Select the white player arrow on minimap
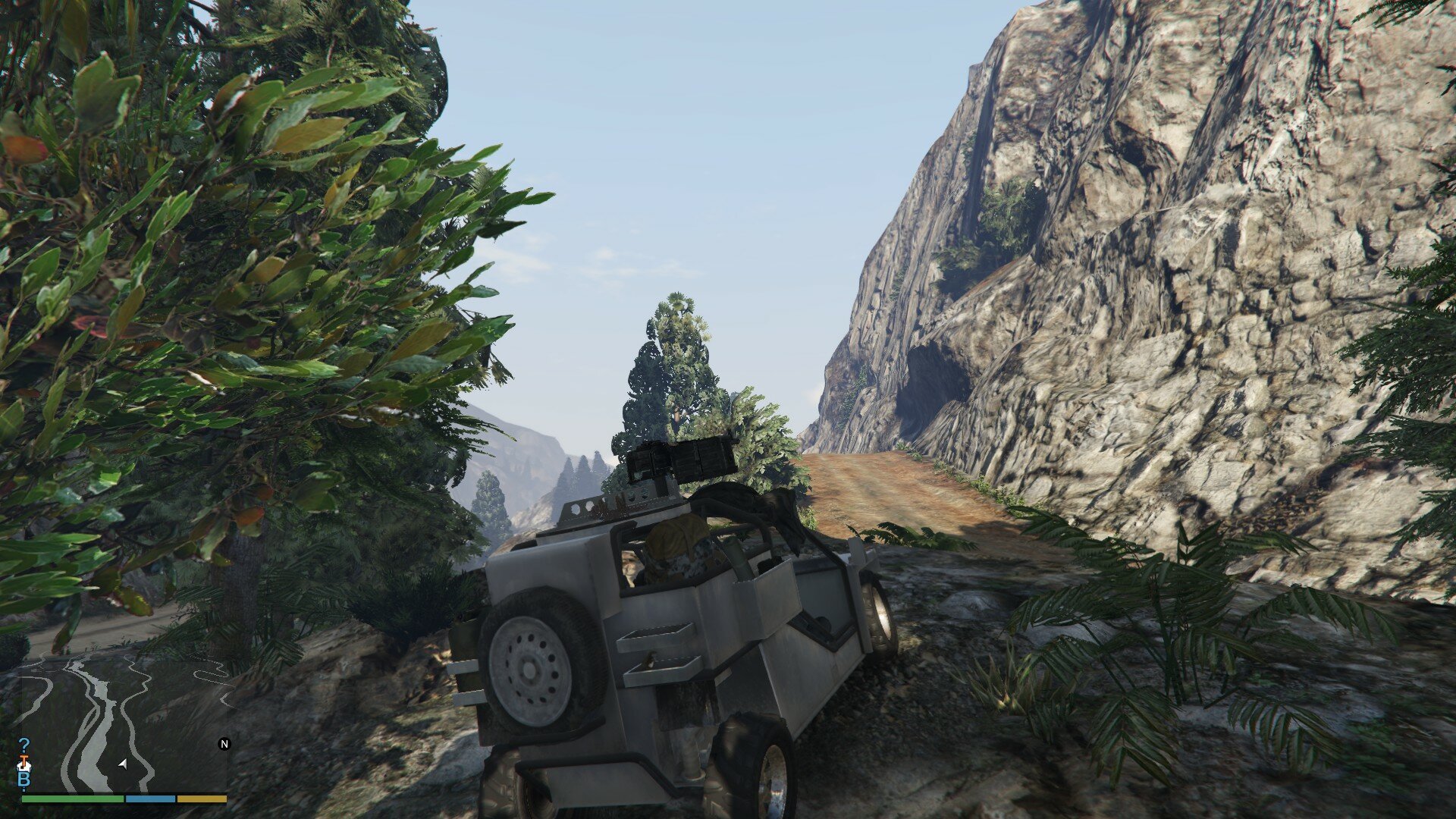 pos(123,764)
